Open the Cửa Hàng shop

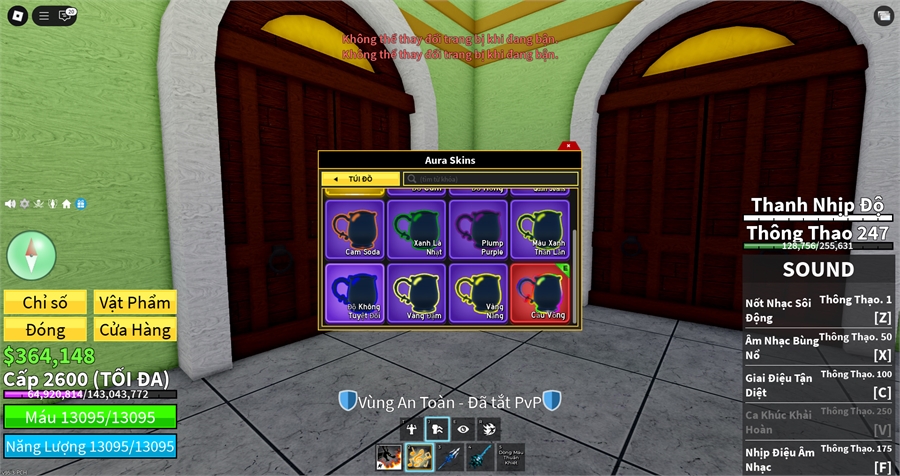click(135, 330)
